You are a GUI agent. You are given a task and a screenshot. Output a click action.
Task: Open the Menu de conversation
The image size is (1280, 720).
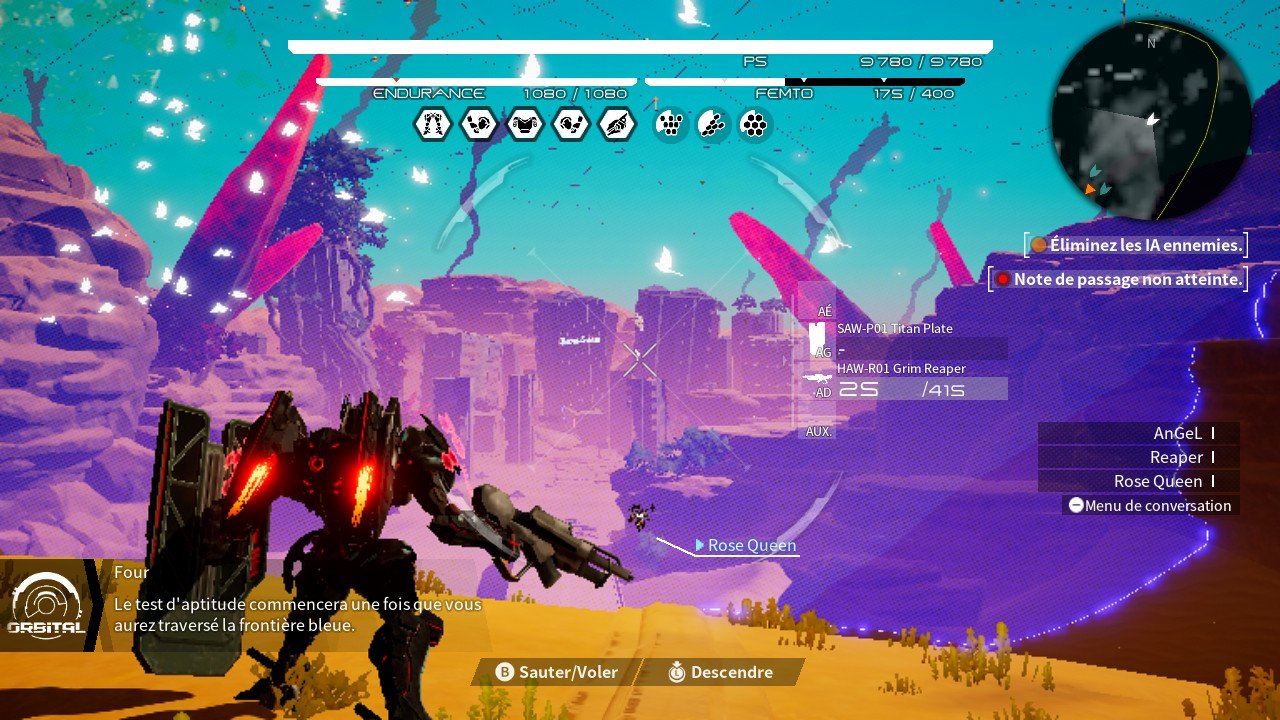tap(1150, 506)
